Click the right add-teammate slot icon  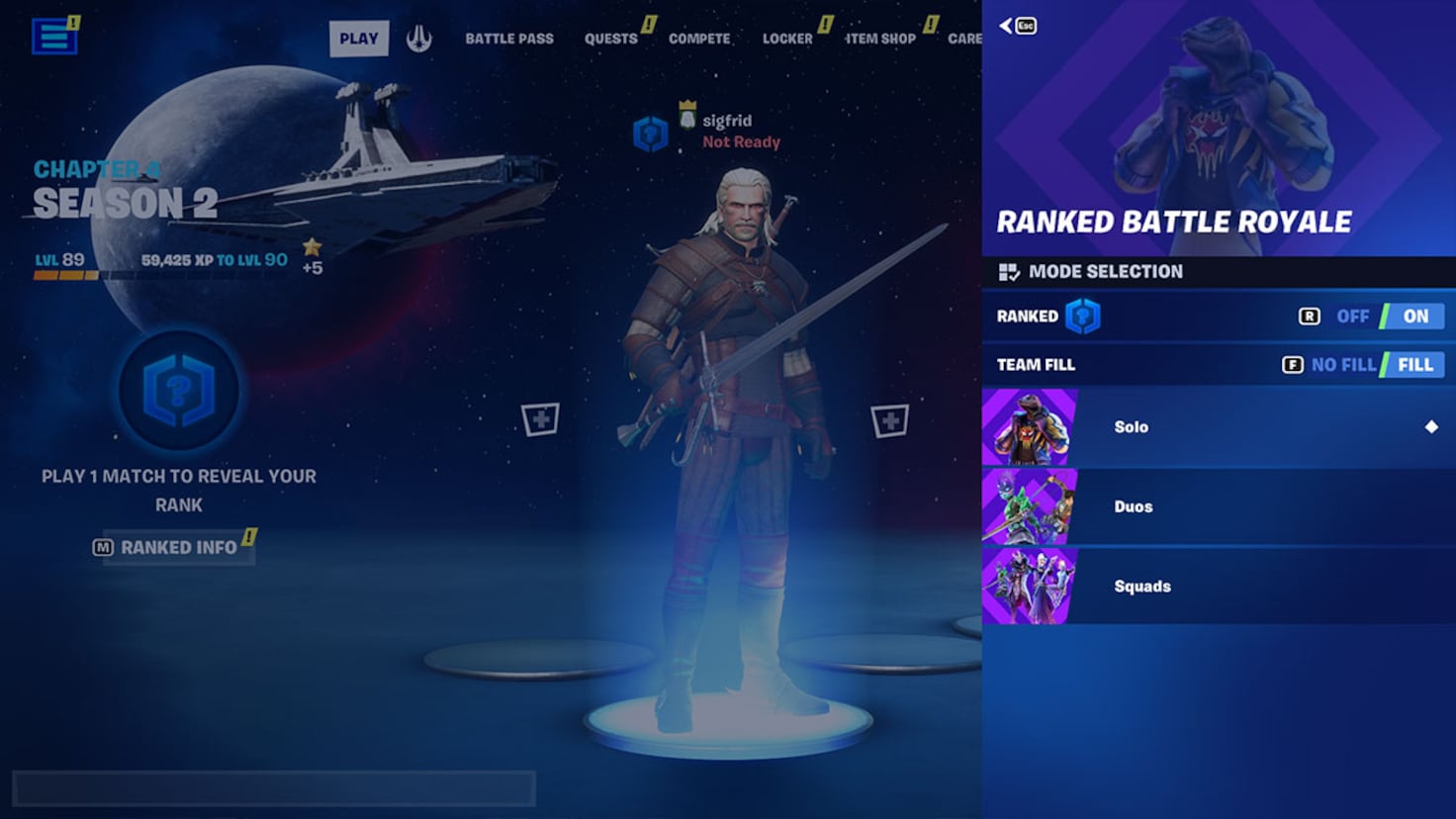(x=889, y=419)
